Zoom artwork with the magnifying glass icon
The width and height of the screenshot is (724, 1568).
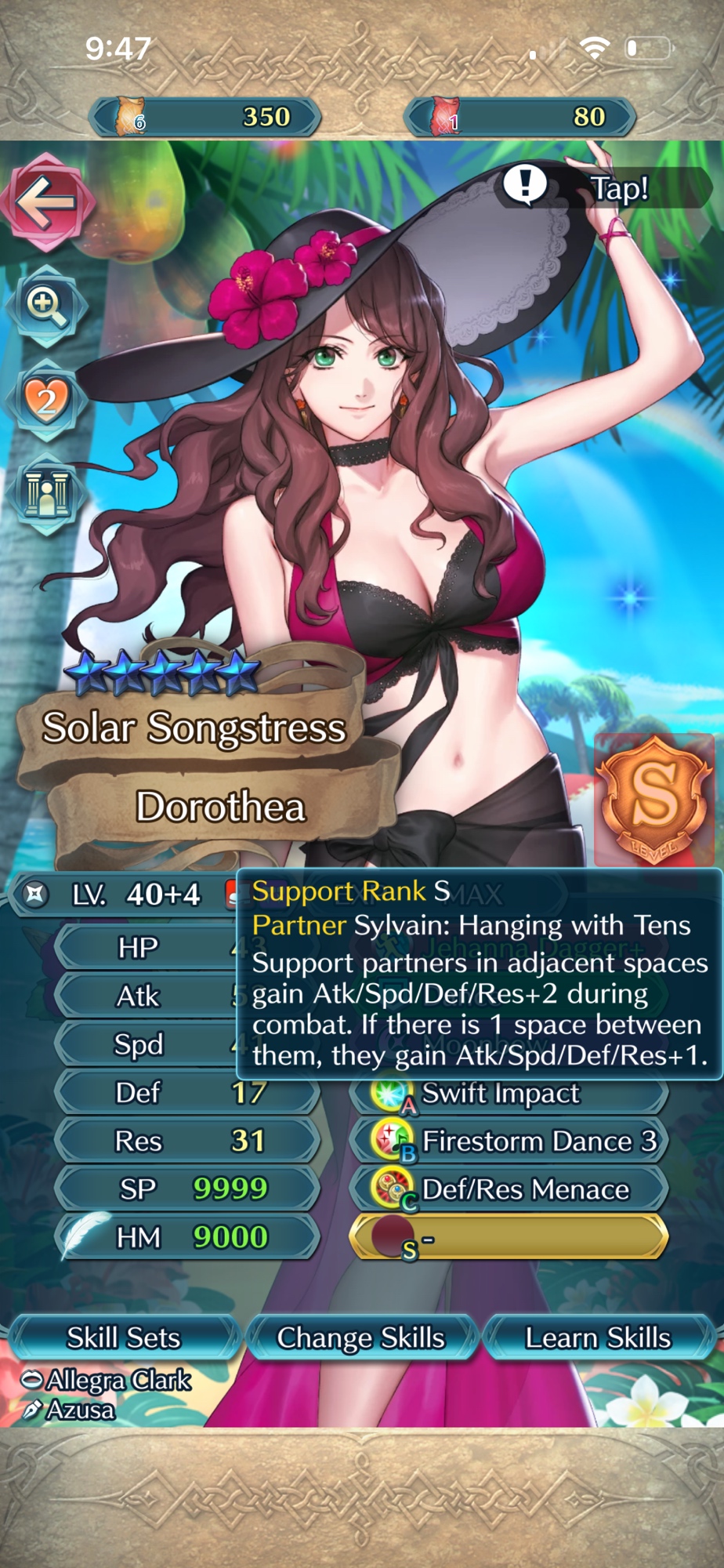[x=46, y=306]
